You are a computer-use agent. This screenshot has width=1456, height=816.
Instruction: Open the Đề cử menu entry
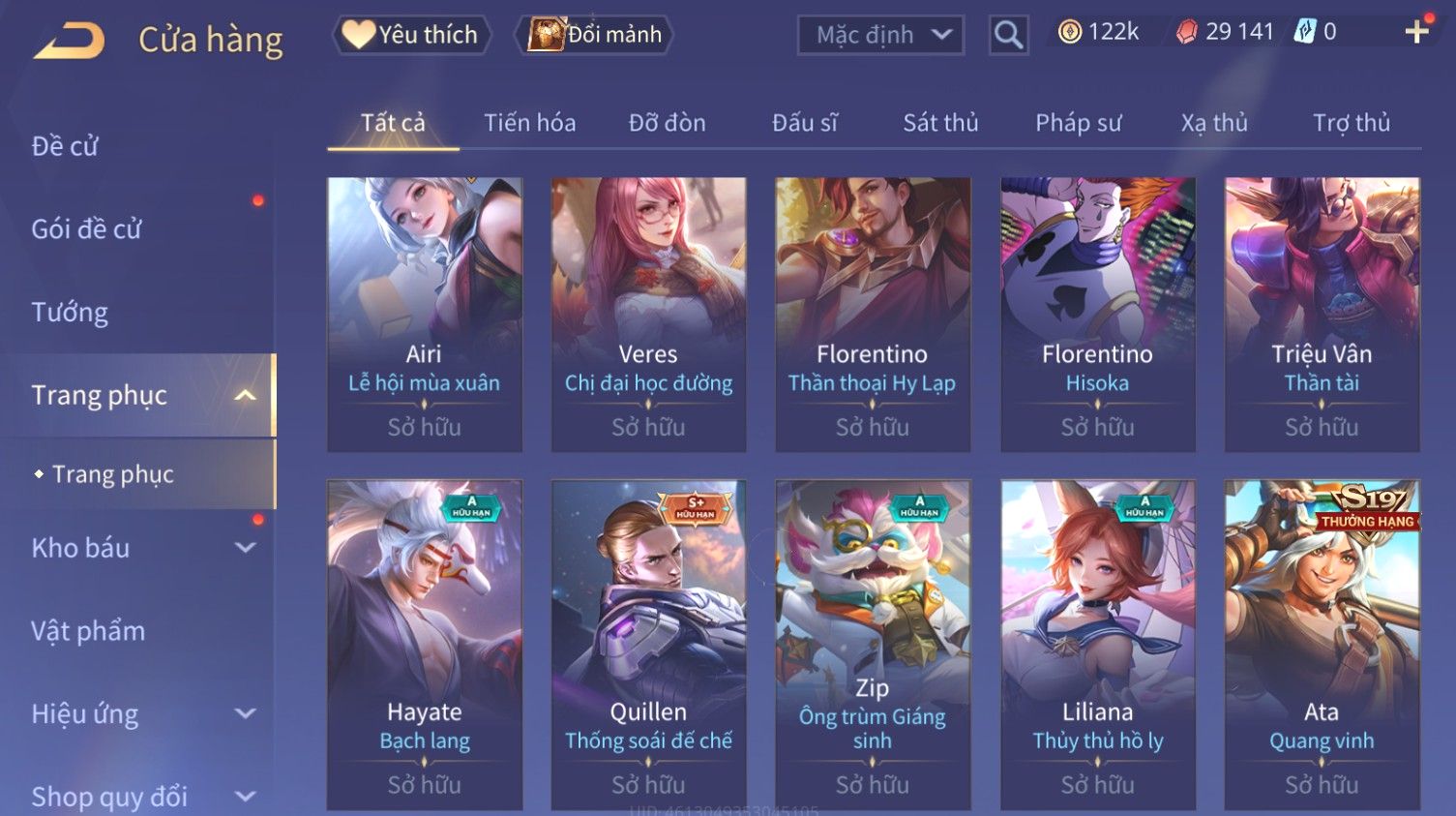(x=65, y=146)
